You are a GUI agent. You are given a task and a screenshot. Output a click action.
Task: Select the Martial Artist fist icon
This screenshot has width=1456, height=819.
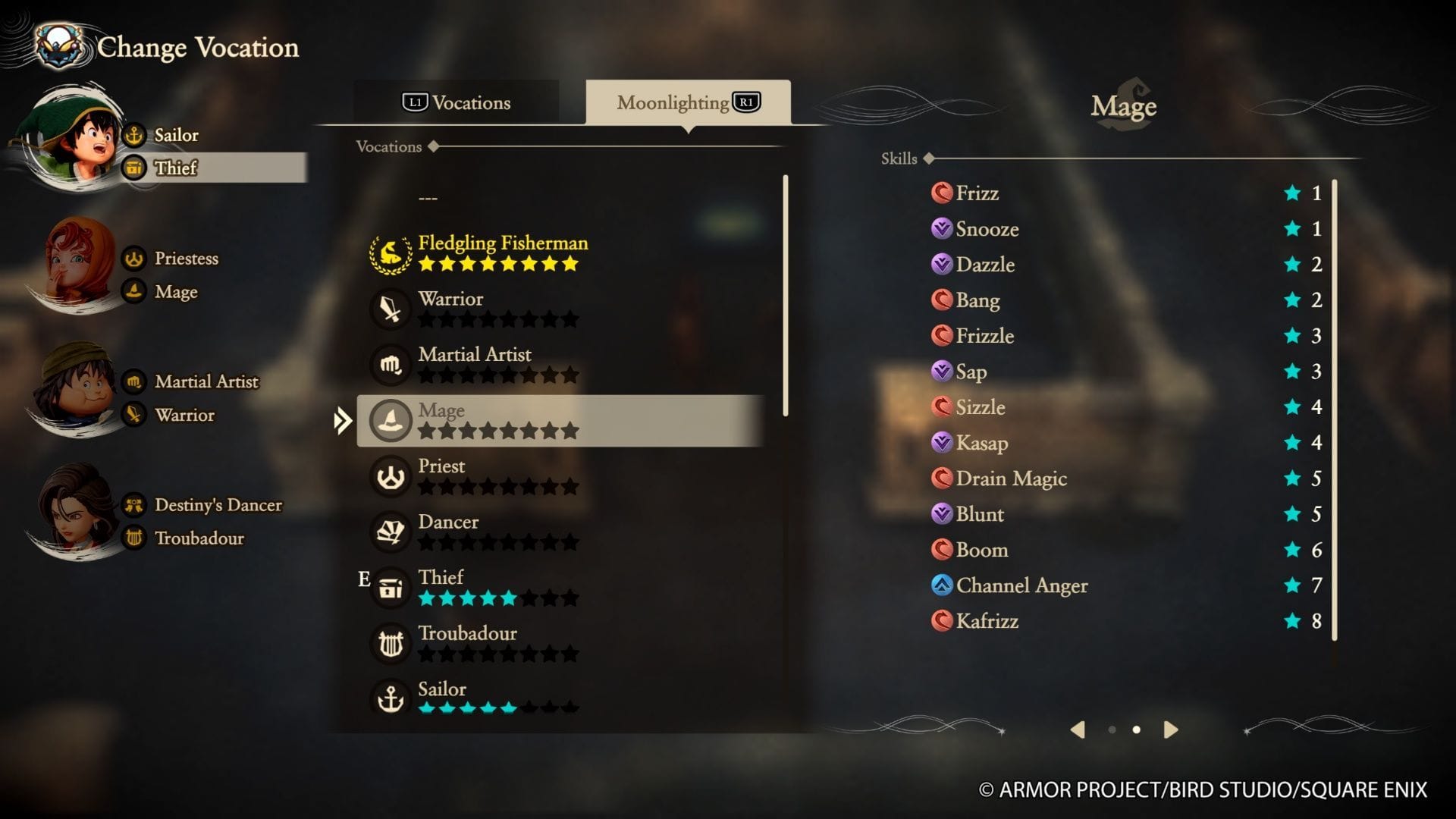click(x=390, y=364)
